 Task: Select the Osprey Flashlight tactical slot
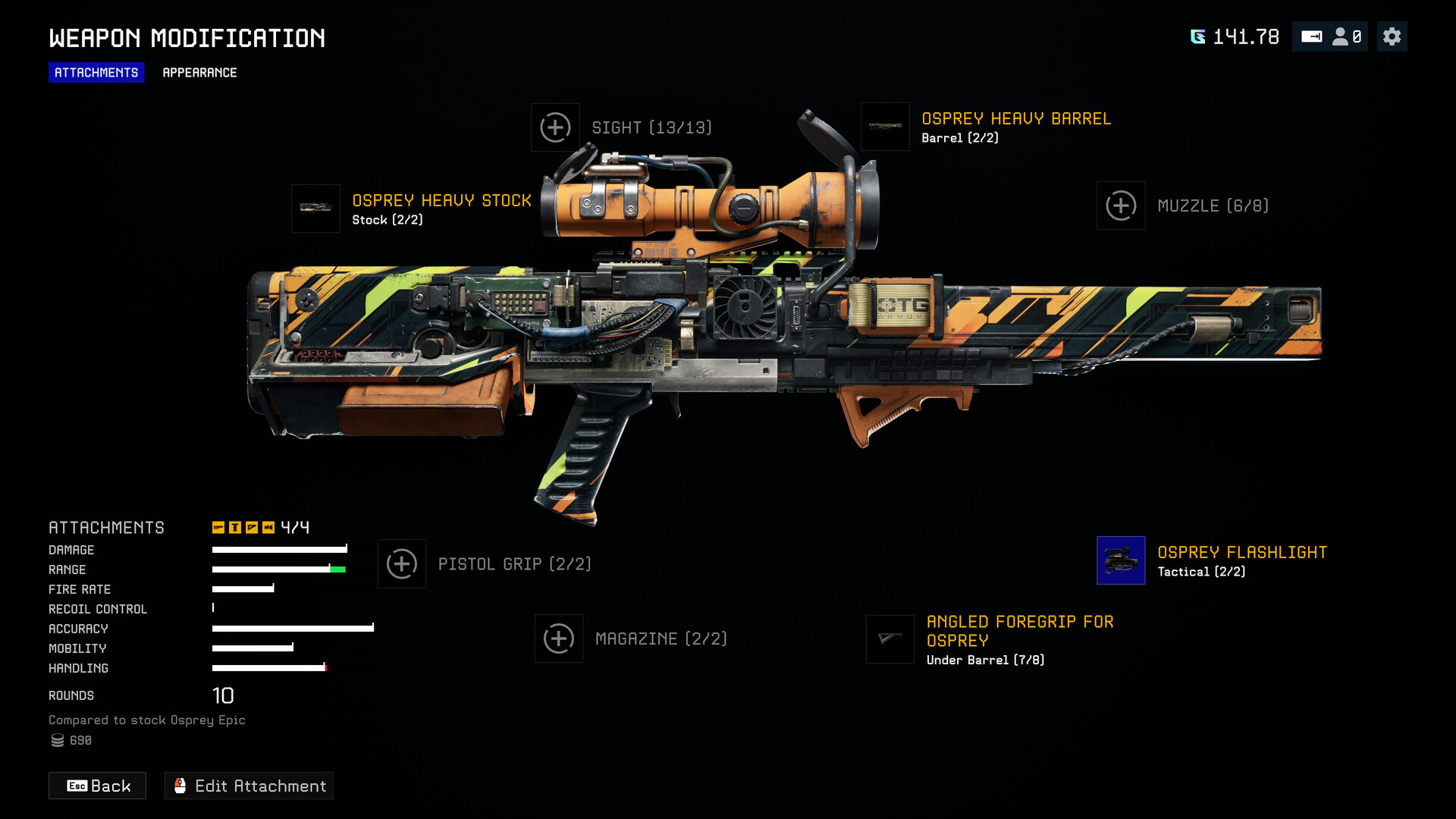1121,560
